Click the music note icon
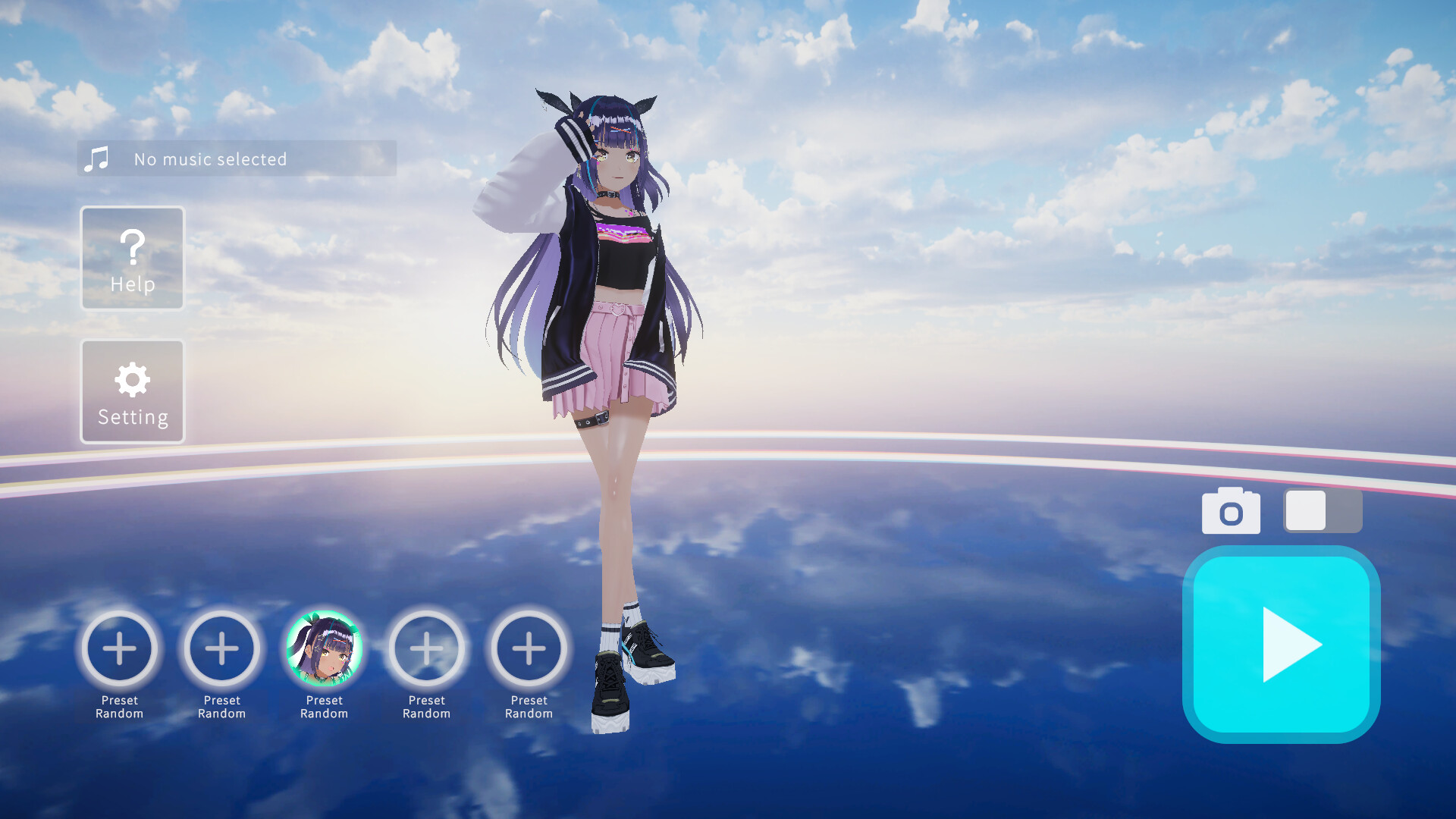 (x=97, y=158)
